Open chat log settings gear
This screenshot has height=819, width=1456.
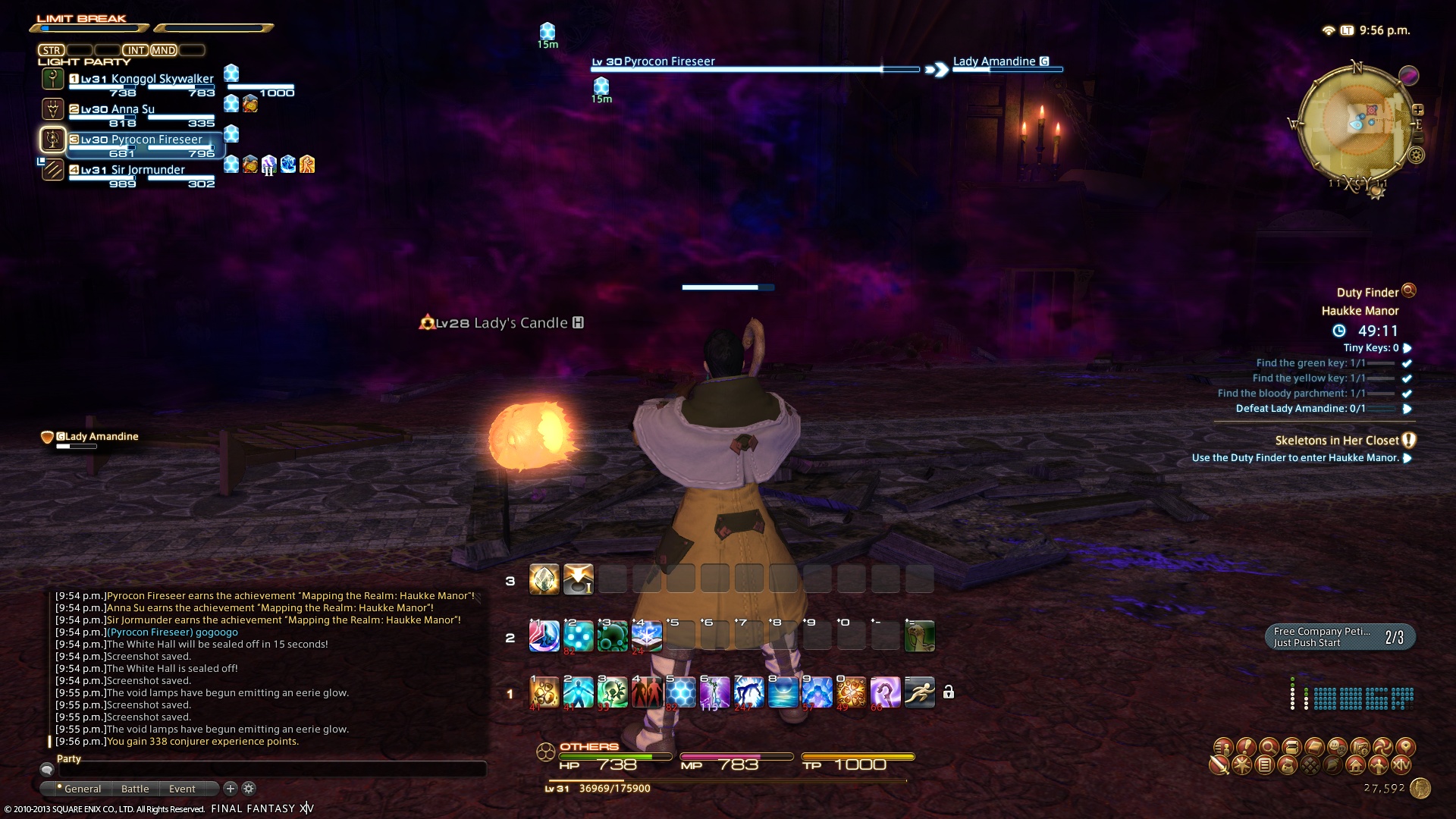[249, 789]
